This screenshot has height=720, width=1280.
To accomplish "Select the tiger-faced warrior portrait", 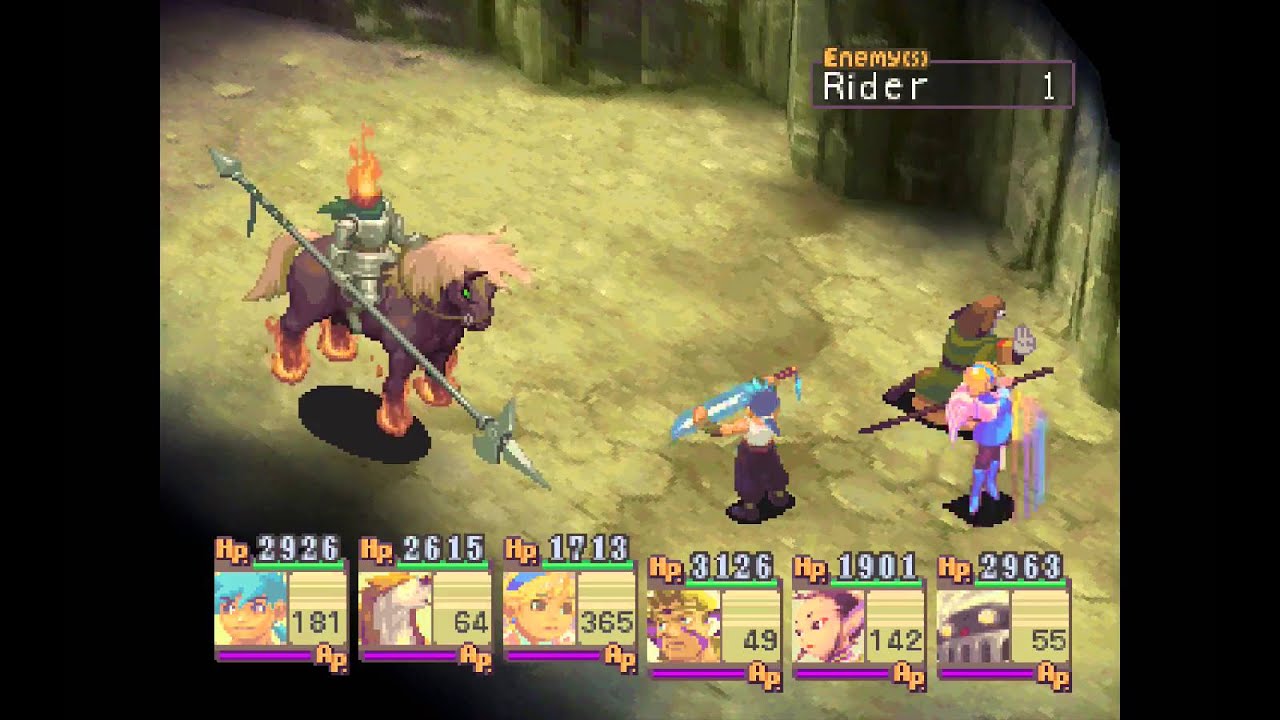I will pyautogui.click(x=683, y=626).
